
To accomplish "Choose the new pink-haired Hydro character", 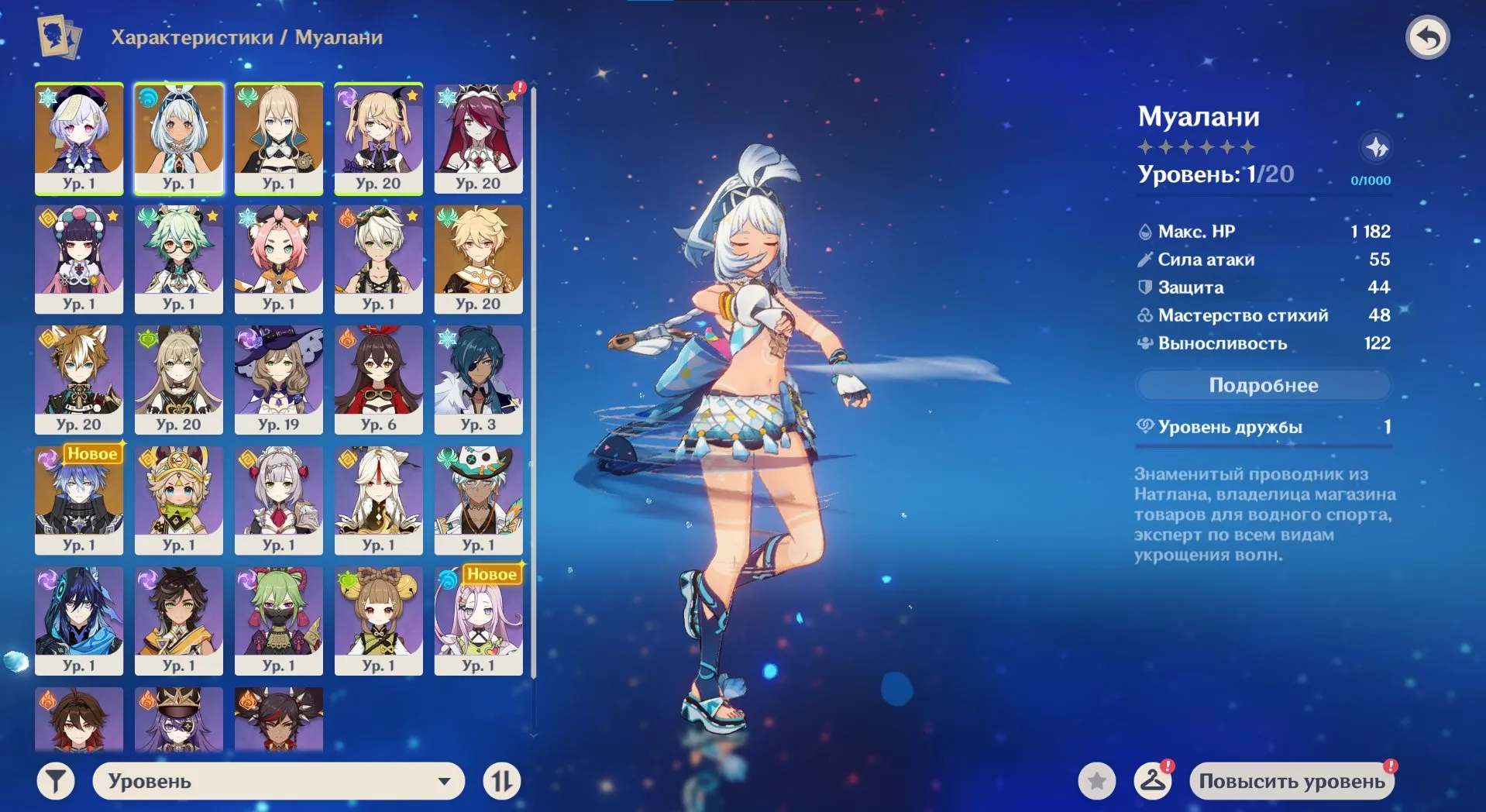I will coord(479,620).
